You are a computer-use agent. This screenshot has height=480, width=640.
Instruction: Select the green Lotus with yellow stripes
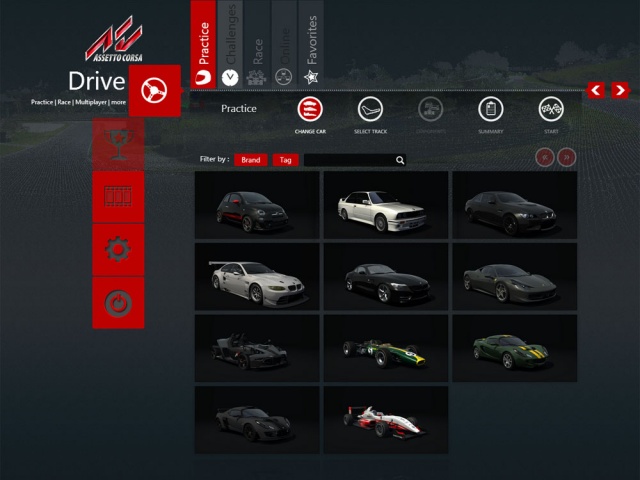pyautogui.click(x=514, y=348)
